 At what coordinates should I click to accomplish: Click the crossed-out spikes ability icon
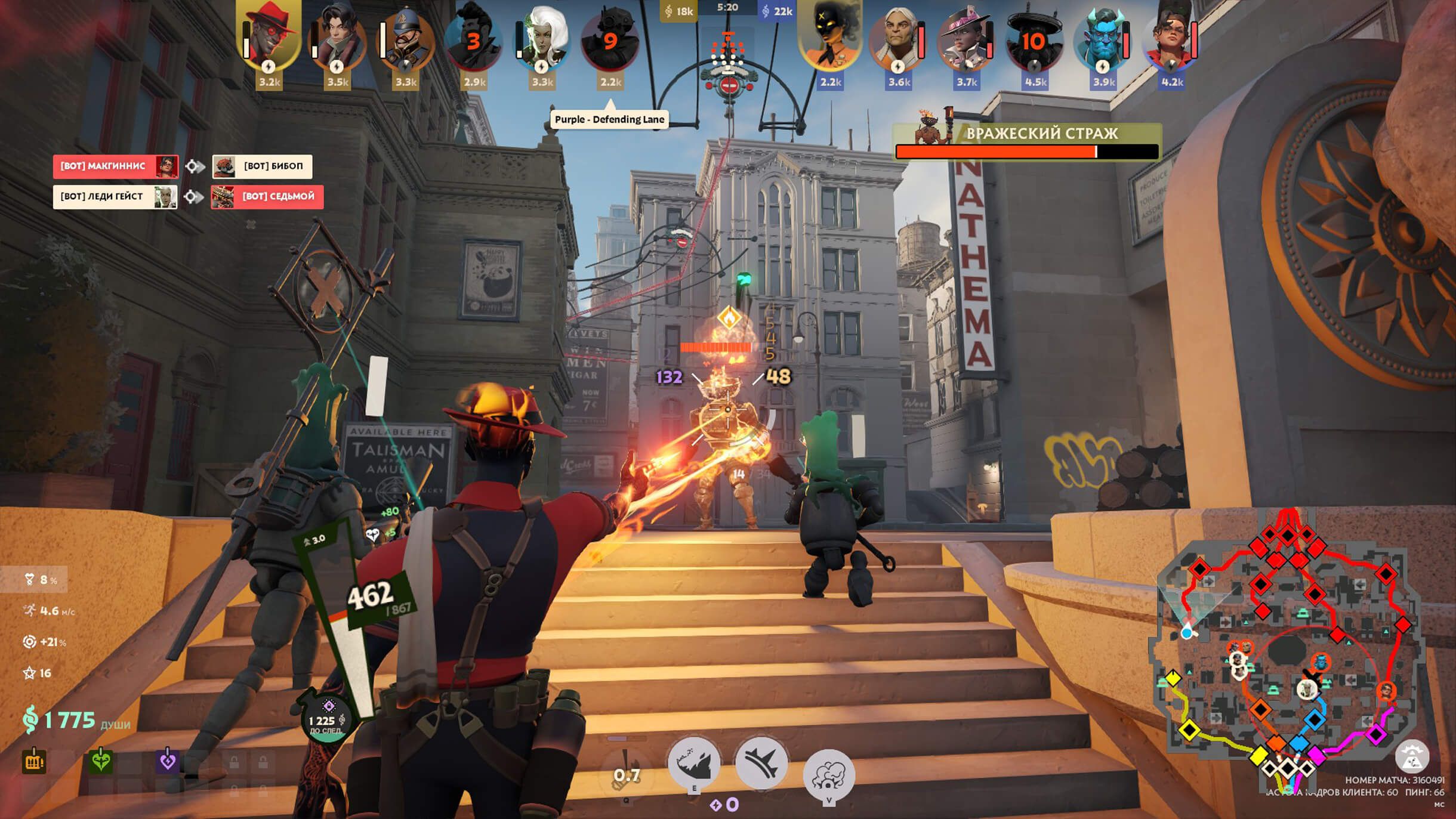[761, 762]
